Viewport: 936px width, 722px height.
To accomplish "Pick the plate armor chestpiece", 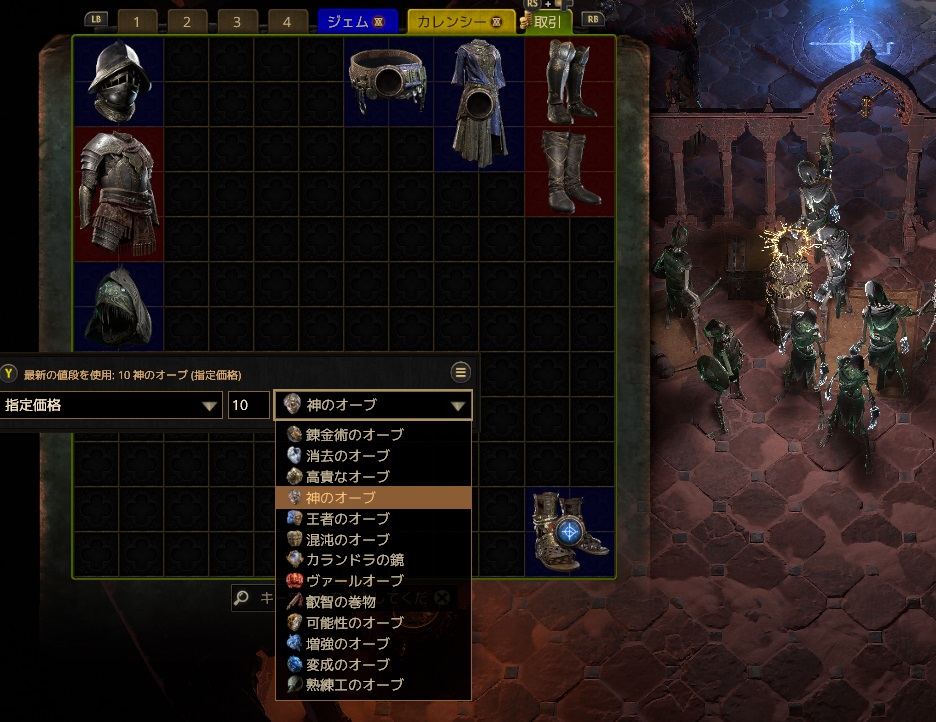I will (x=119, y=194).
